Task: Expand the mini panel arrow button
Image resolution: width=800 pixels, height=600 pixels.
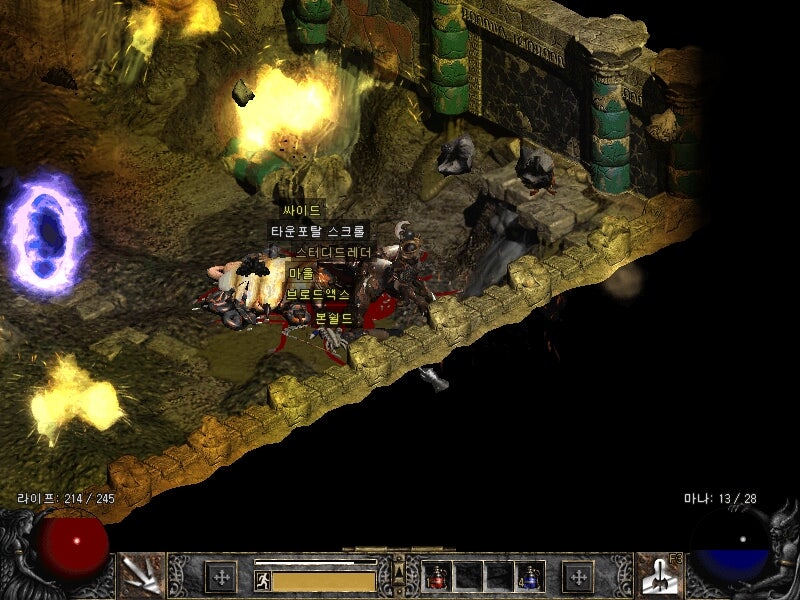Action: pos(399,570)
